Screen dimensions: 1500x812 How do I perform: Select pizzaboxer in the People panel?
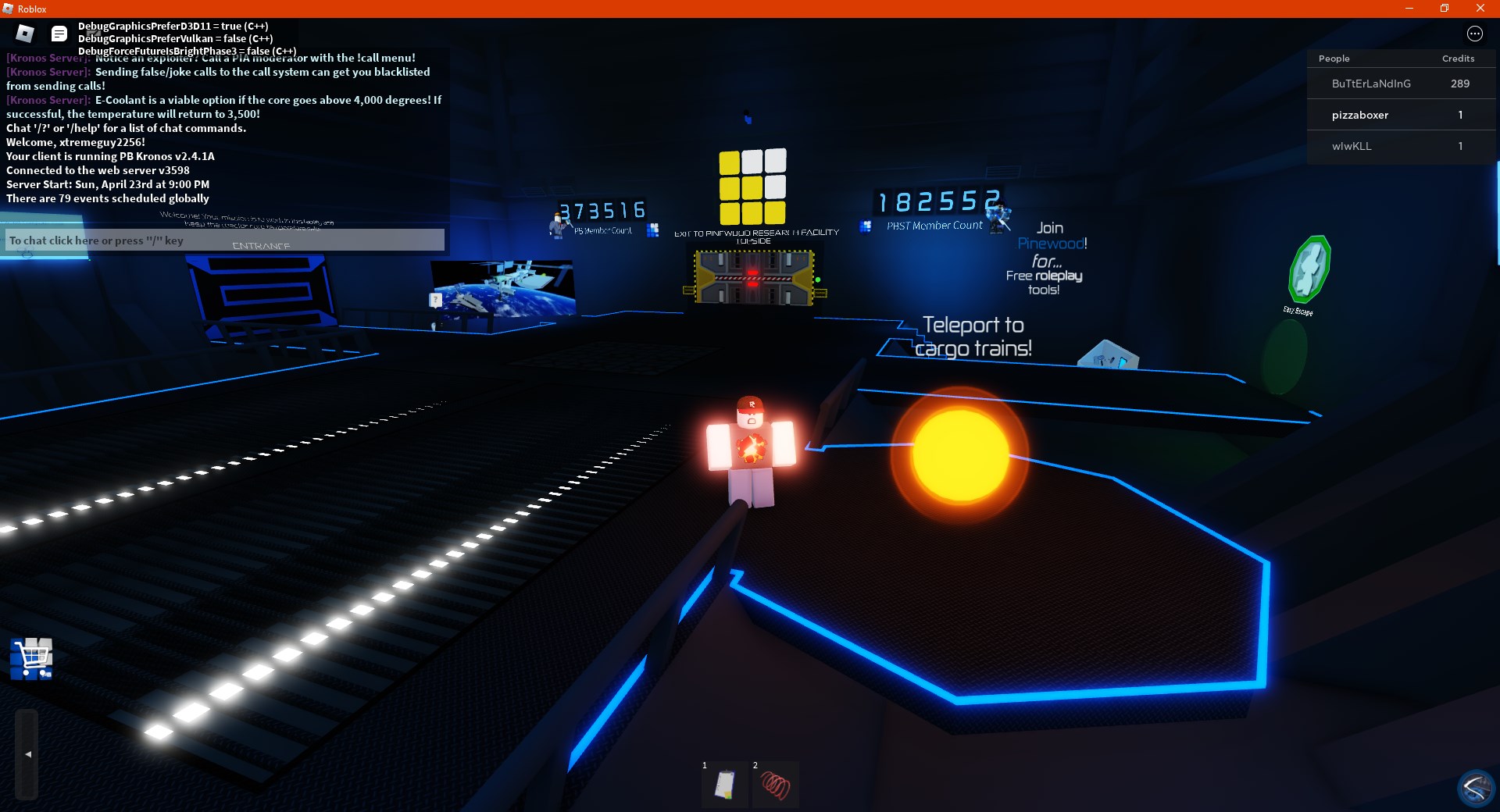[x=1359, y=115]
